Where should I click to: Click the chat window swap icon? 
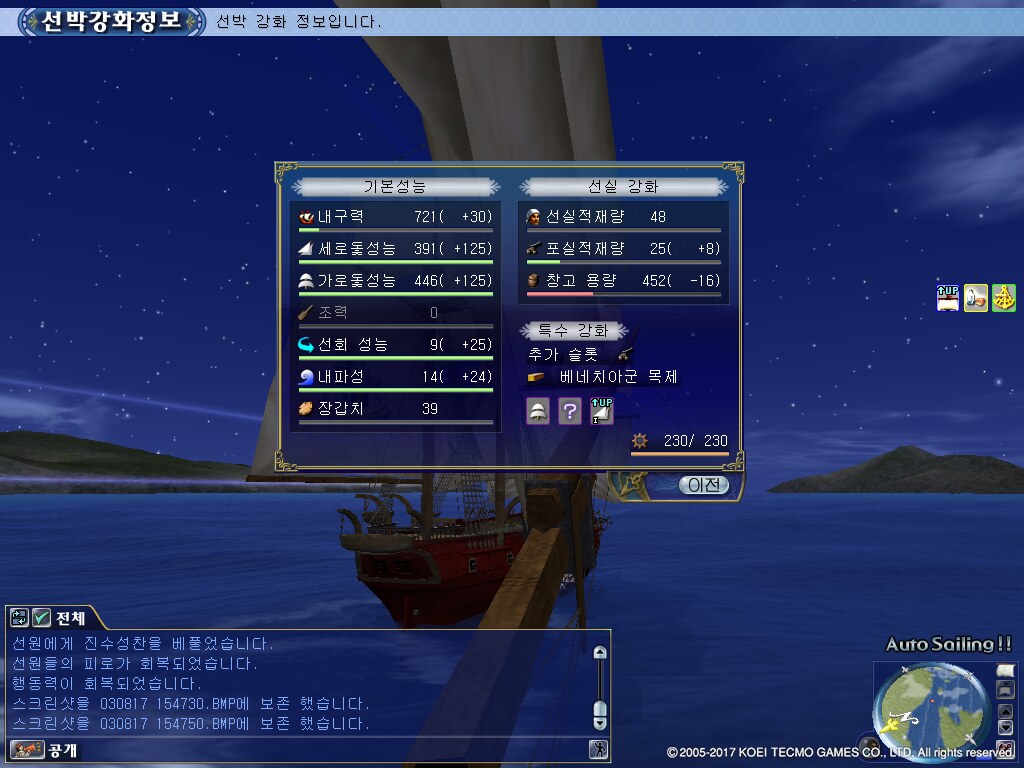pyautogui.click(x=20, y=618)
